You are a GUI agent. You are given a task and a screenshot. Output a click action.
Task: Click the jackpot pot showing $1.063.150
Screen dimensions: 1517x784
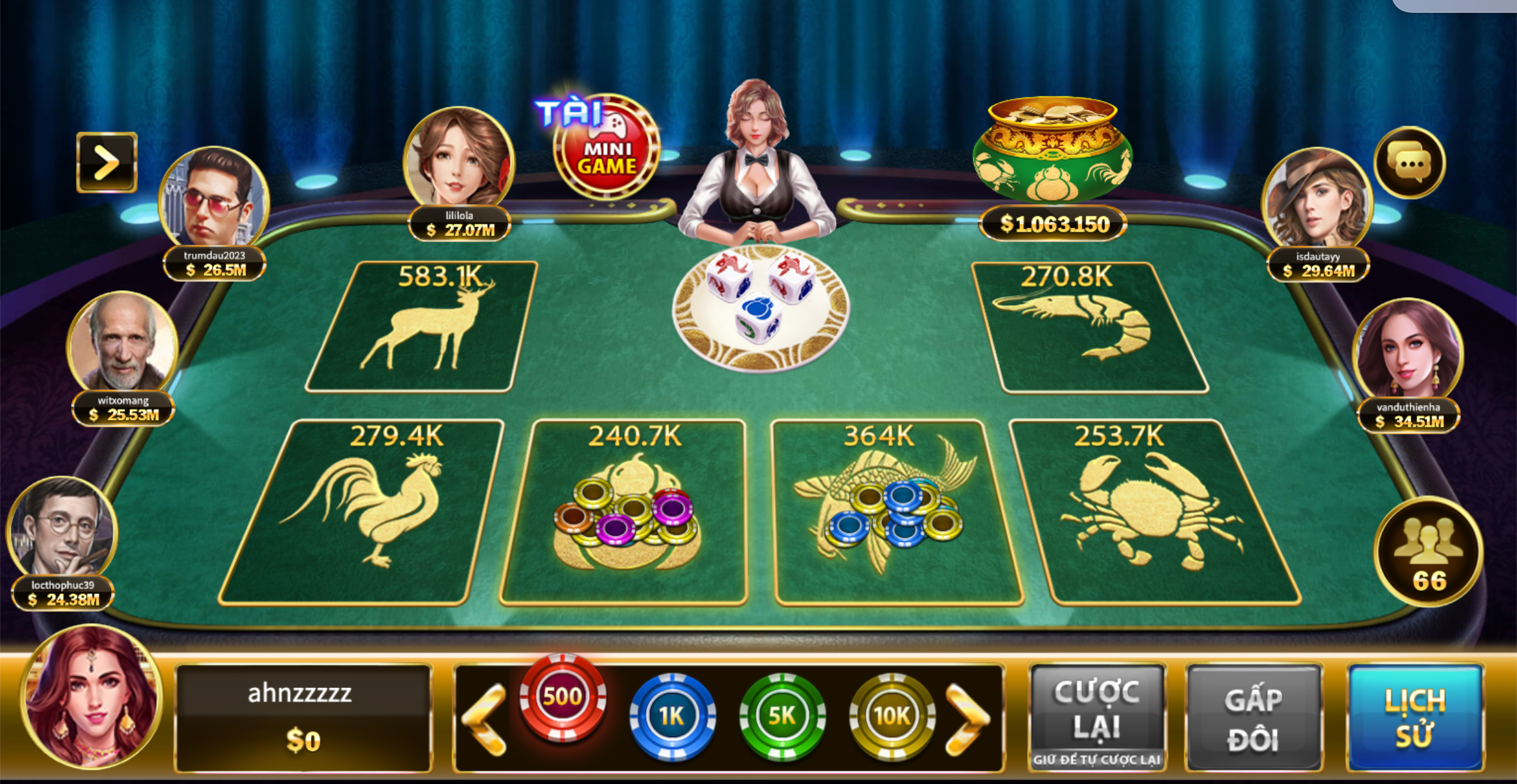1053,161
